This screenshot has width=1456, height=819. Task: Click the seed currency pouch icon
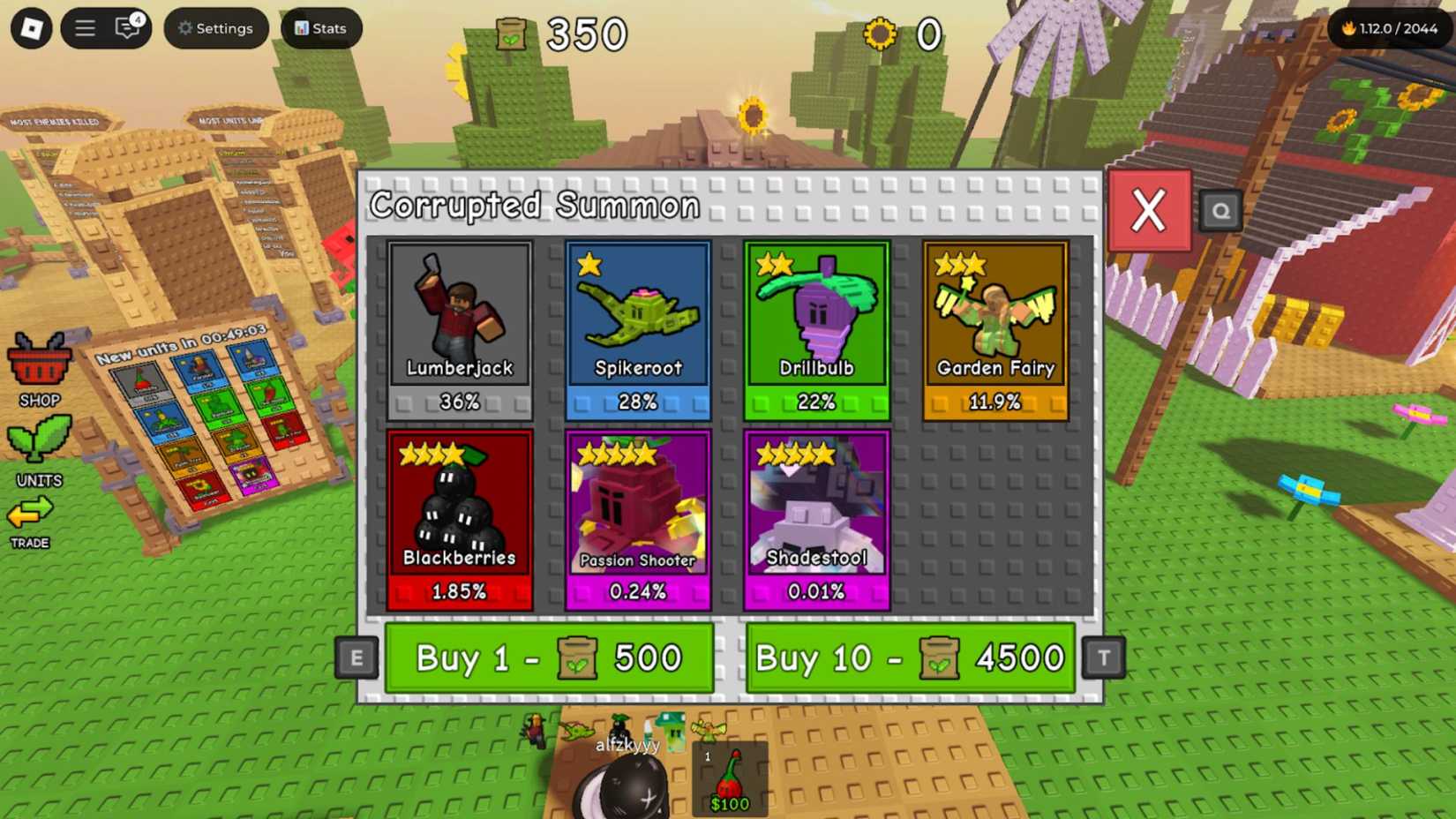(512, 34)
